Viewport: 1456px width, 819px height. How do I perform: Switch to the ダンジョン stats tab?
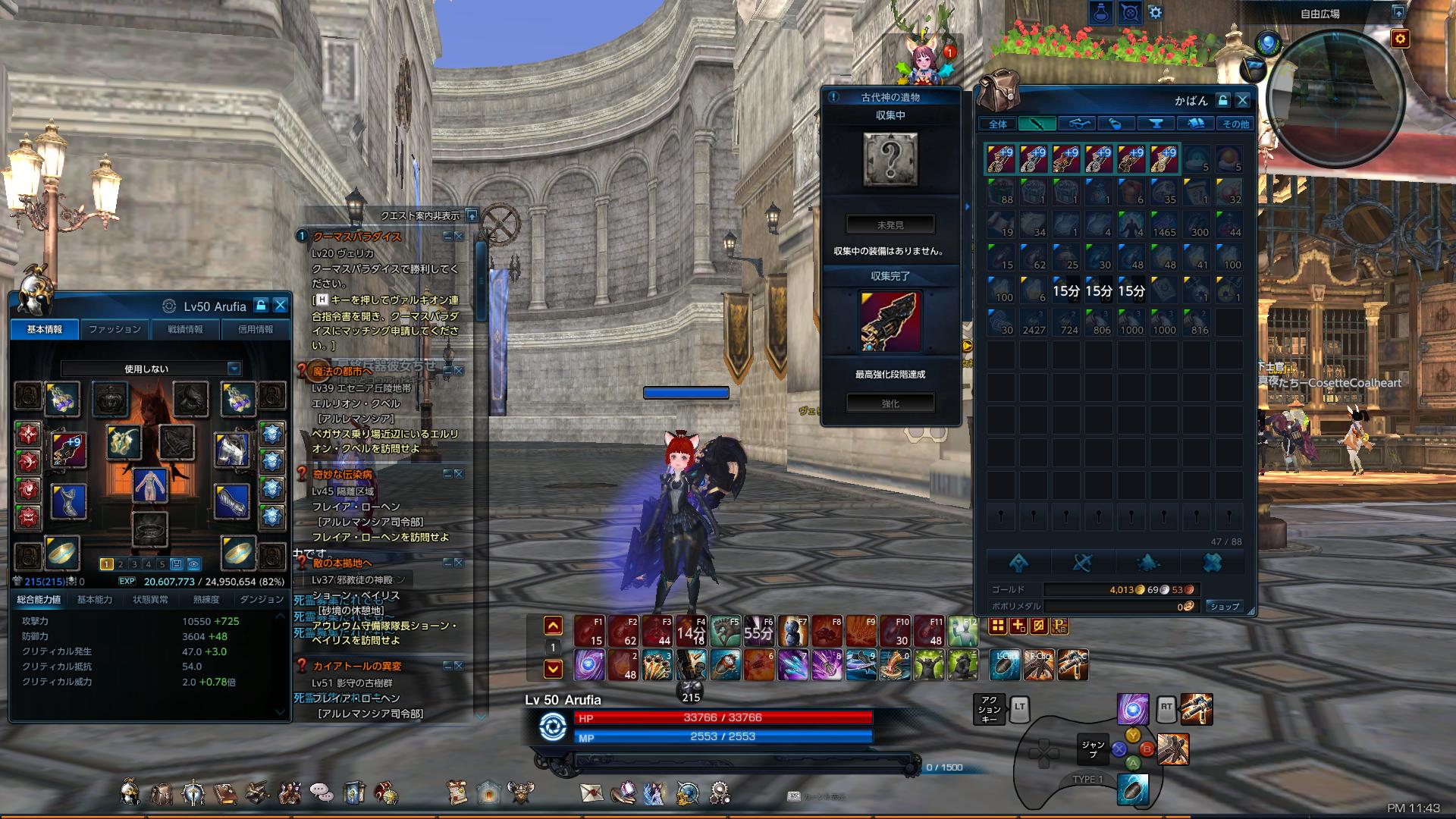click(x=261, y=599)
